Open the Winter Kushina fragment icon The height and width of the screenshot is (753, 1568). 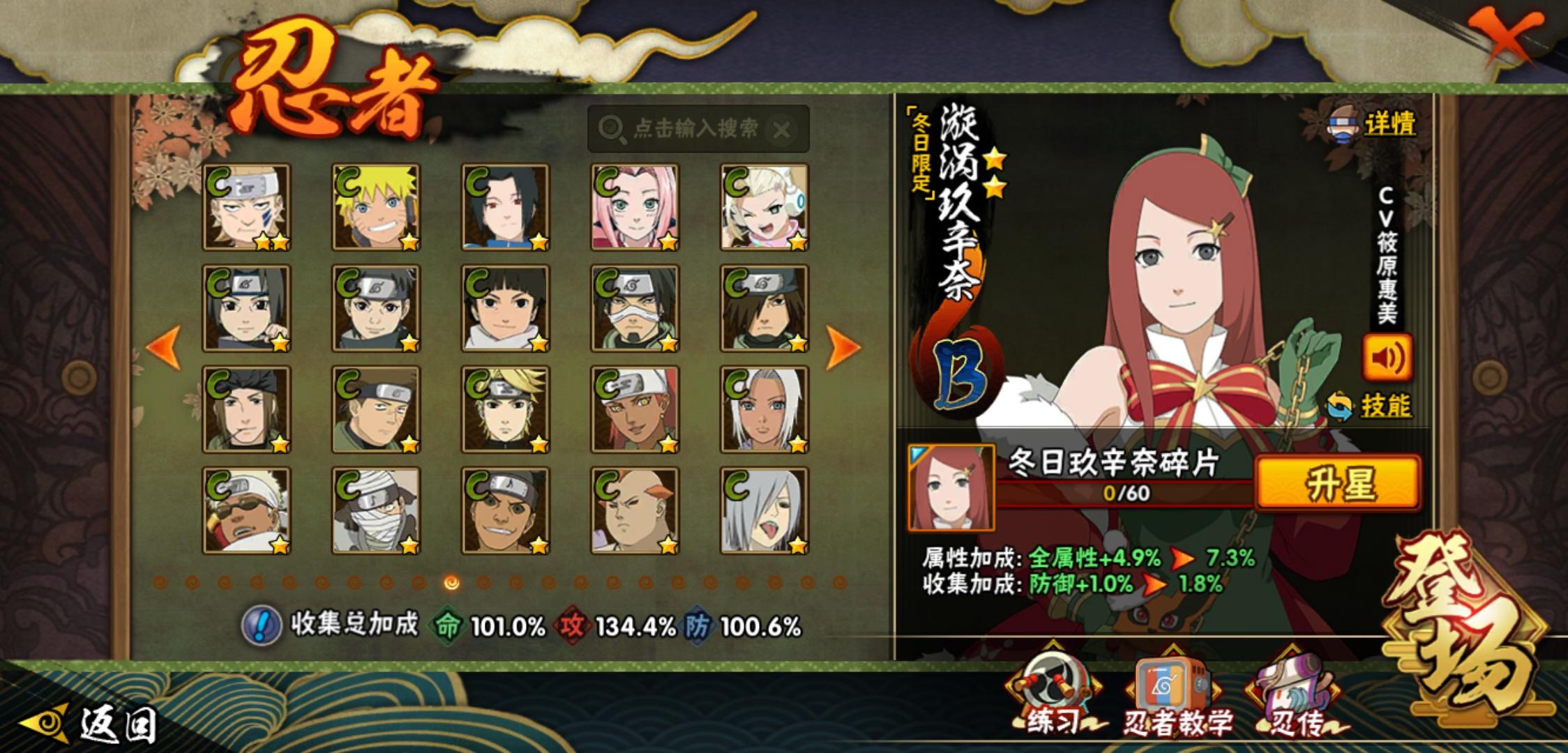click(951, 487)
